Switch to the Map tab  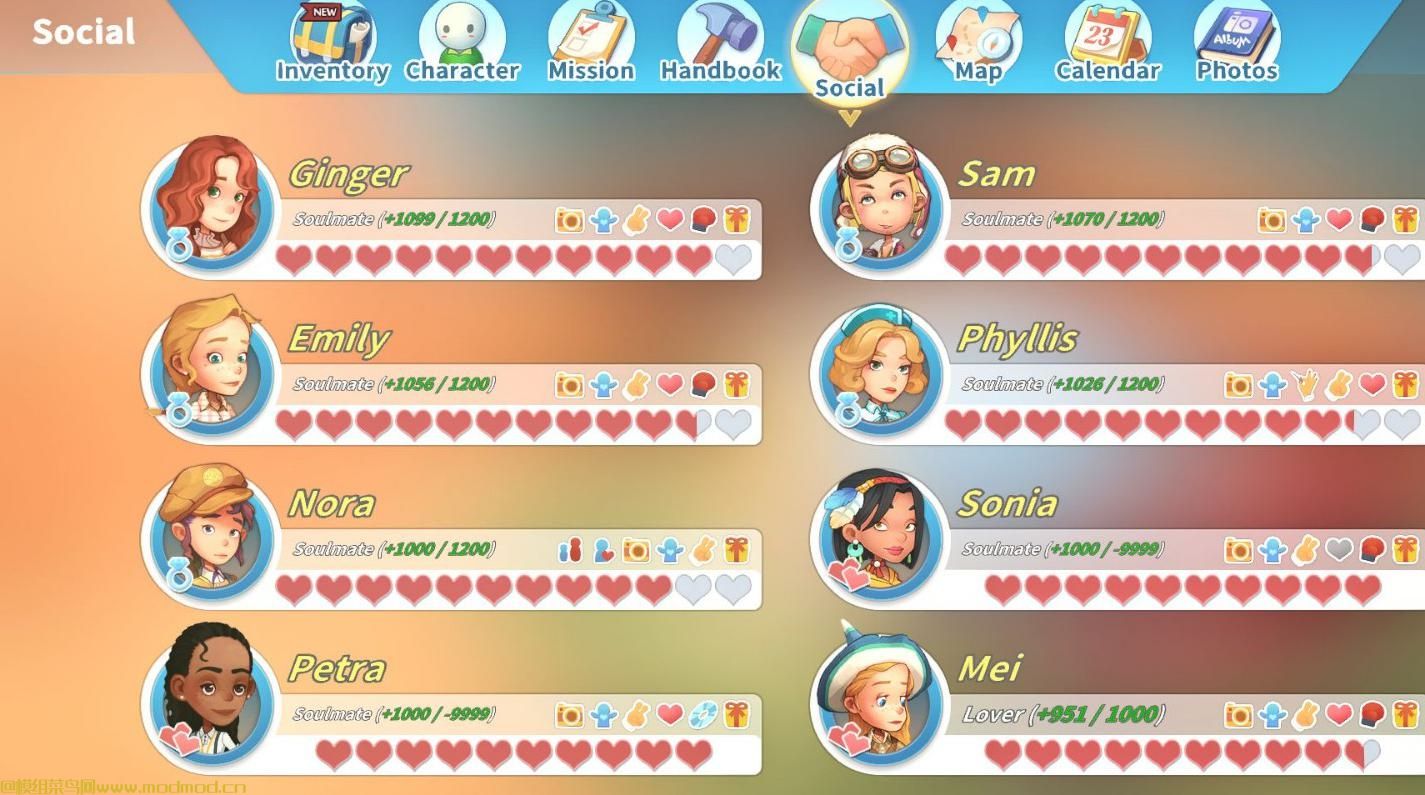[977, 42]
